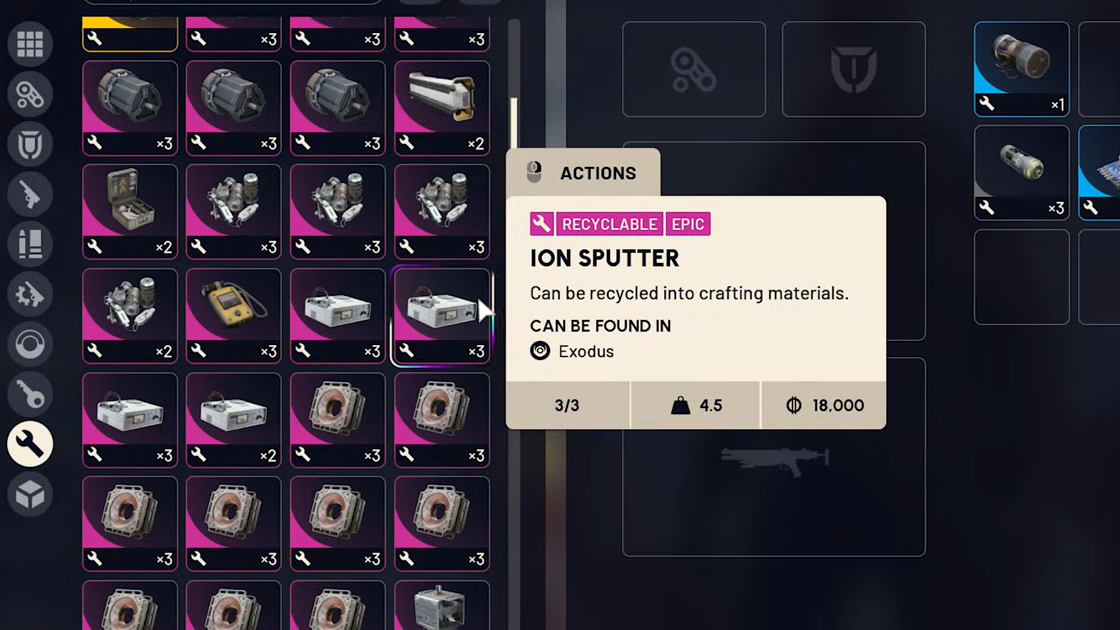Choose the grey cylinder stack of three

coord(1021,172)
